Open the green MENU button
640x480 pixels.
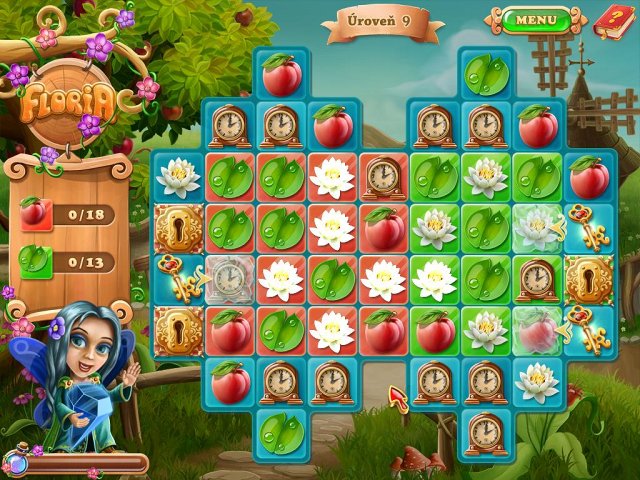click(536, 19)
